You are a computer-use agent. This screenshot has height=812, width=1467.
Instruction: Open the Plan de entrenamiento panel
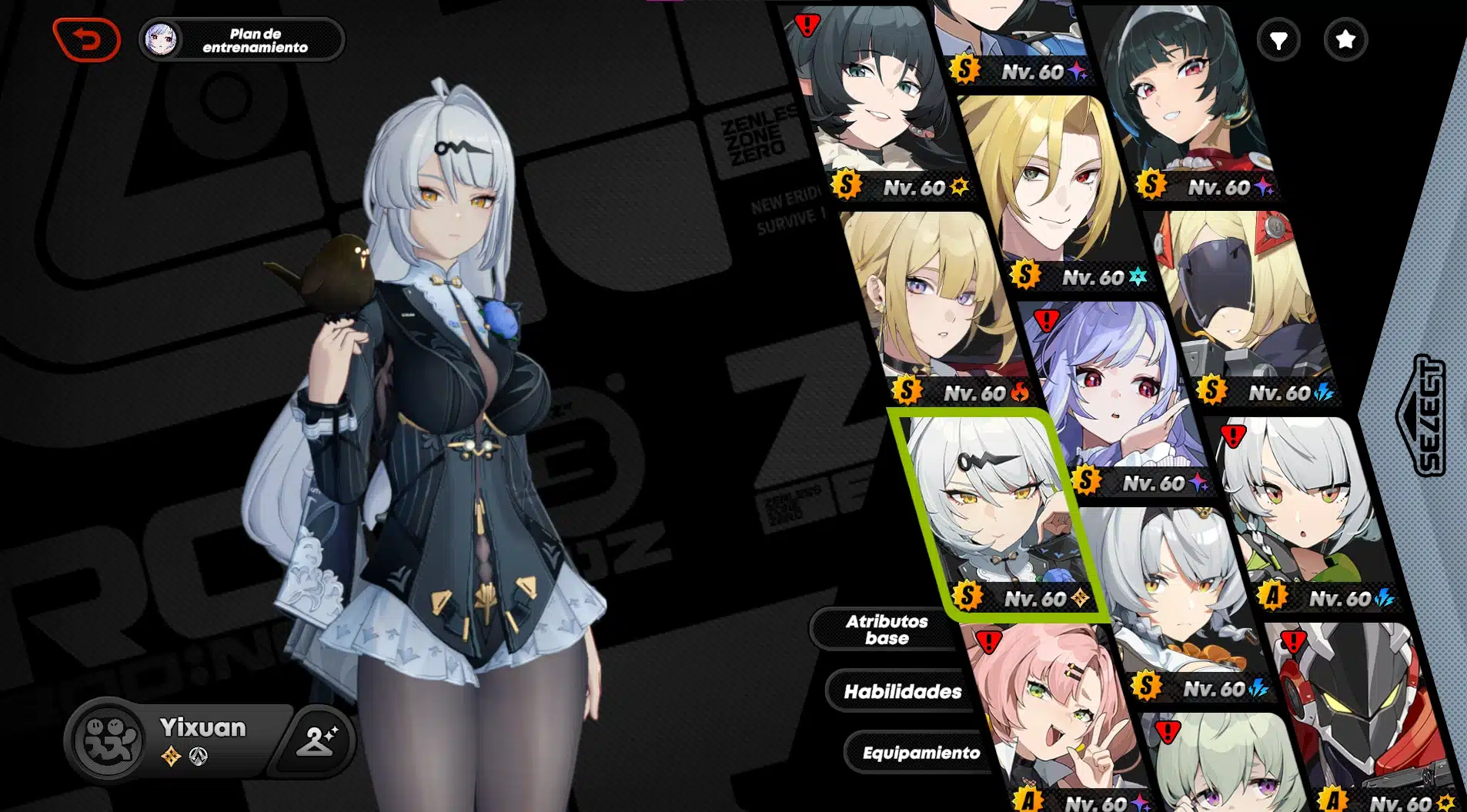coord(242,40)
